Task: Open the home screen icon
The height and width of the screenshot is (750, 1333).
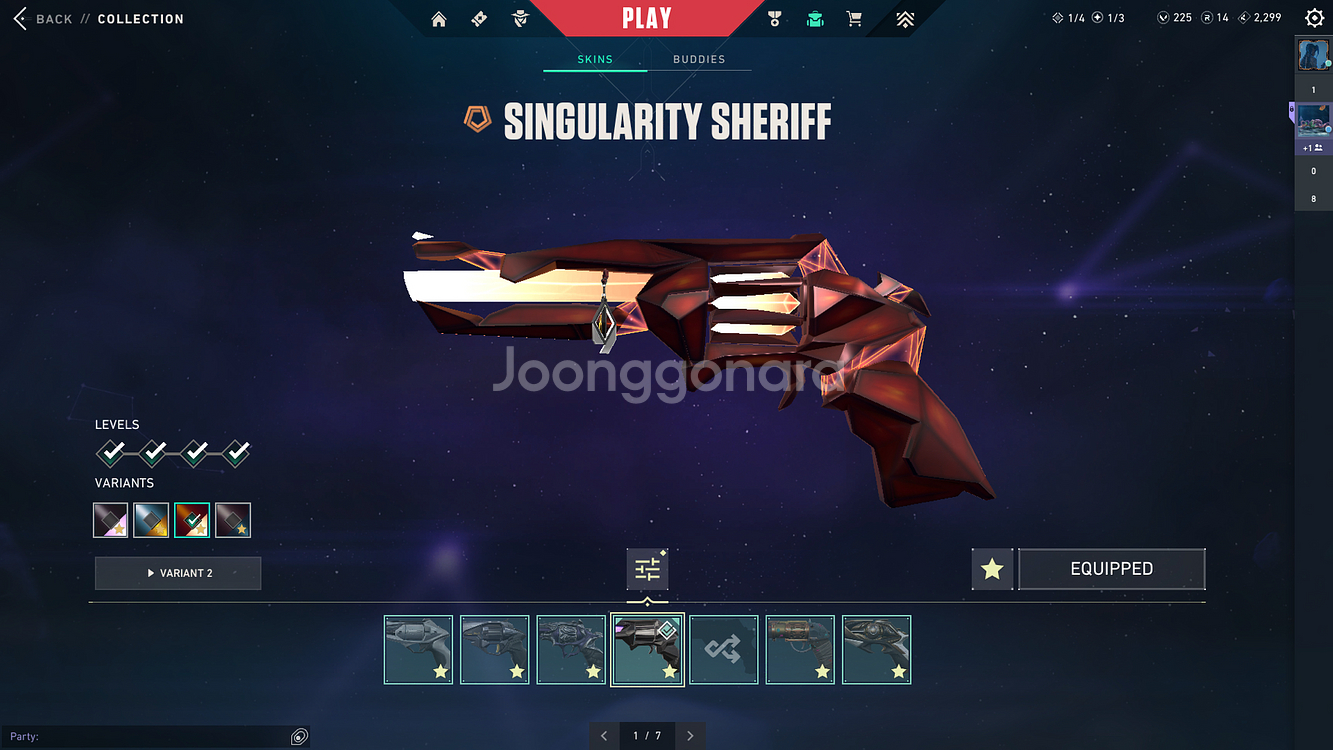Action: point(438,19)
